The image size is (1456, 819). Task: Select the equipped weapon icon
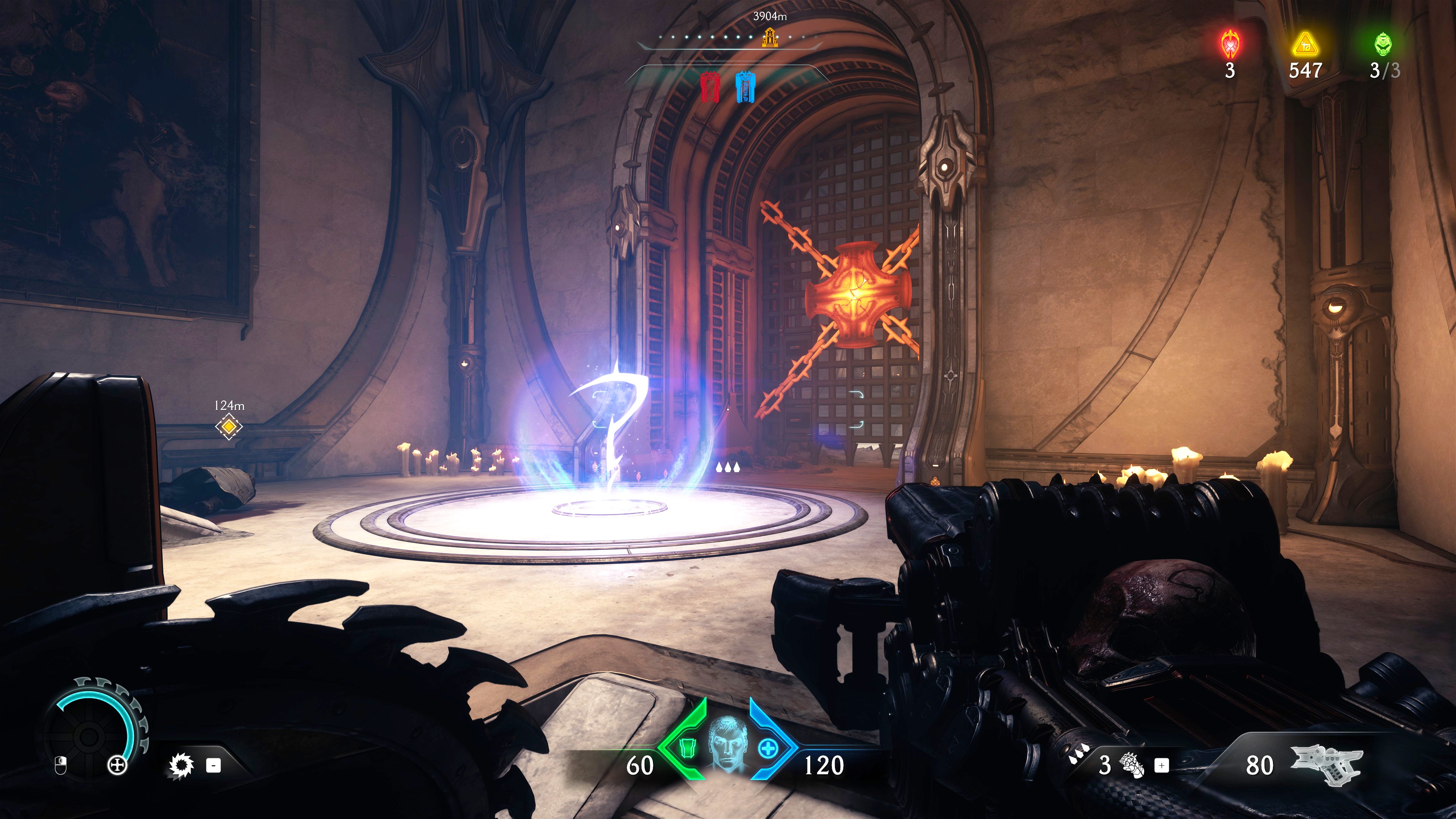click(x=1326, y=764)
